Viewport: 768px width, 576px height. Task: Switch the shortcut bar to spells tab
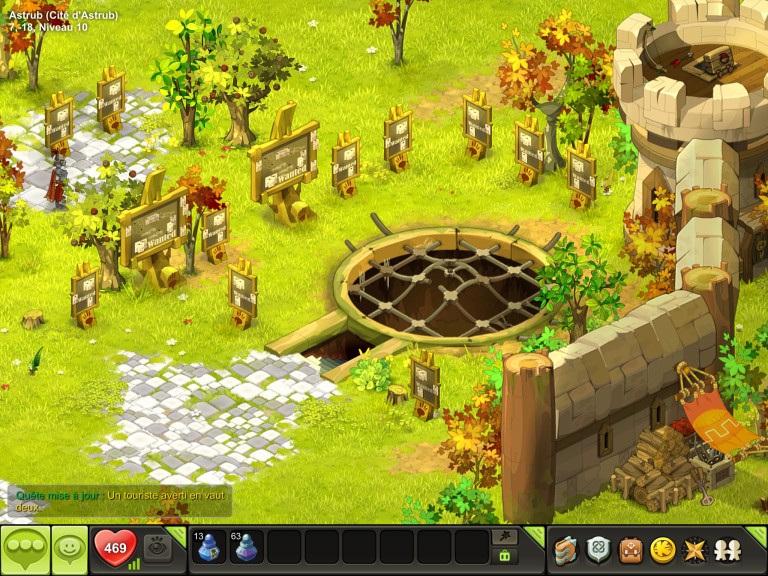[x=505, y=536]
